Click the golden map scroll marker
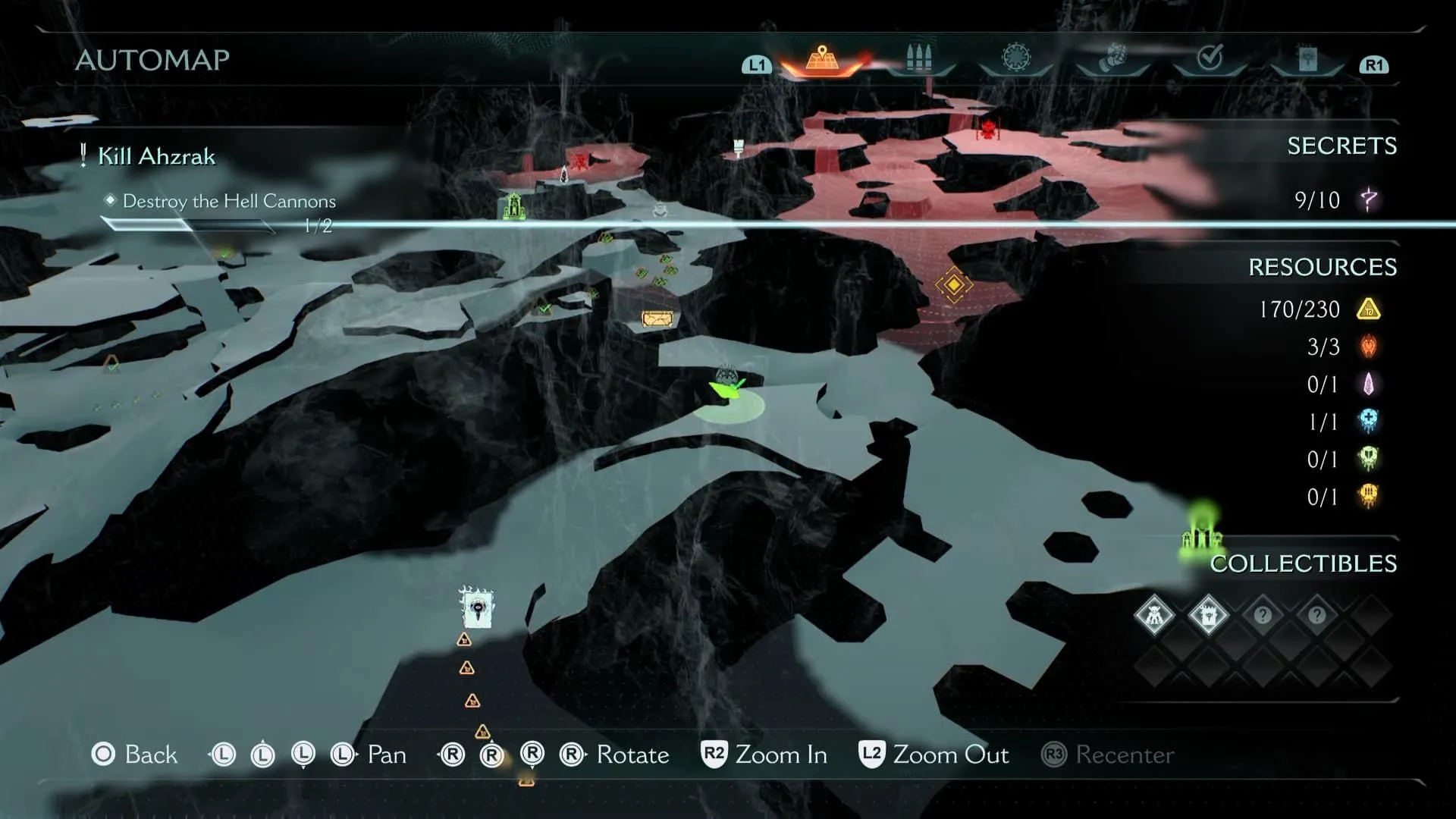This screenshot has height=819, width=1456. pos(657,319)
